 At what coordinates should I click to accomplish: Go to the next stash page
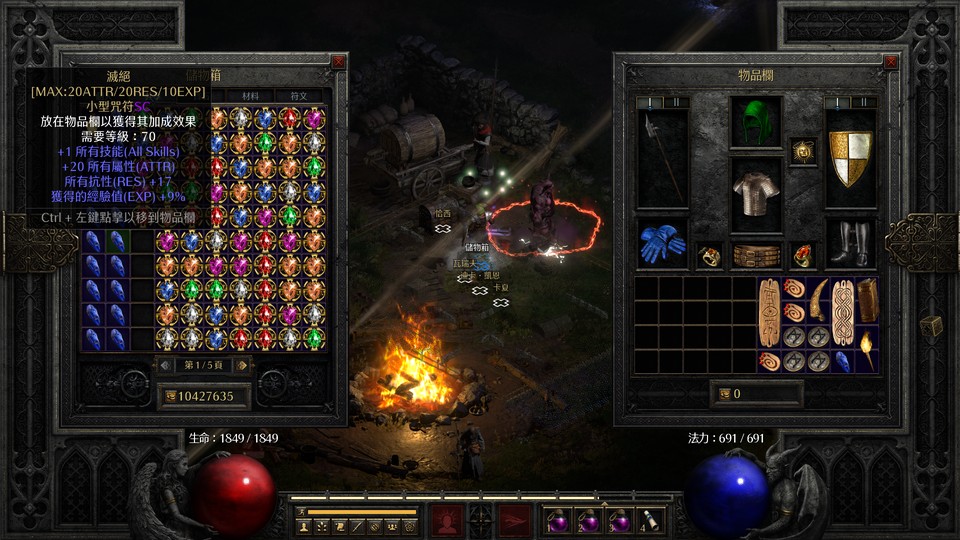(240, 366)
